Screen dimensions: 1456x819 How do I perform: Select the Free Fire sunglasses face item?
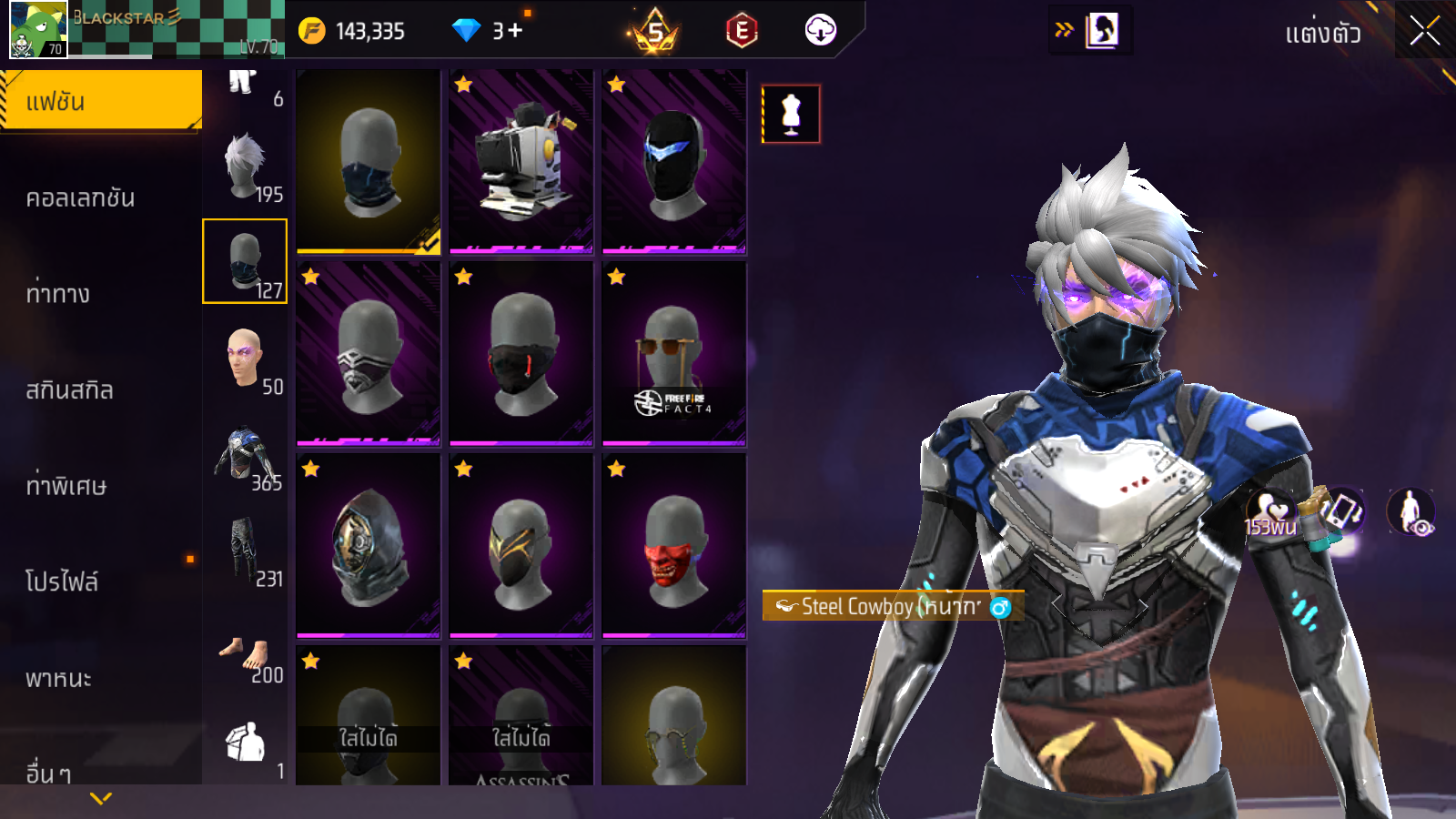tap(673, 354)
